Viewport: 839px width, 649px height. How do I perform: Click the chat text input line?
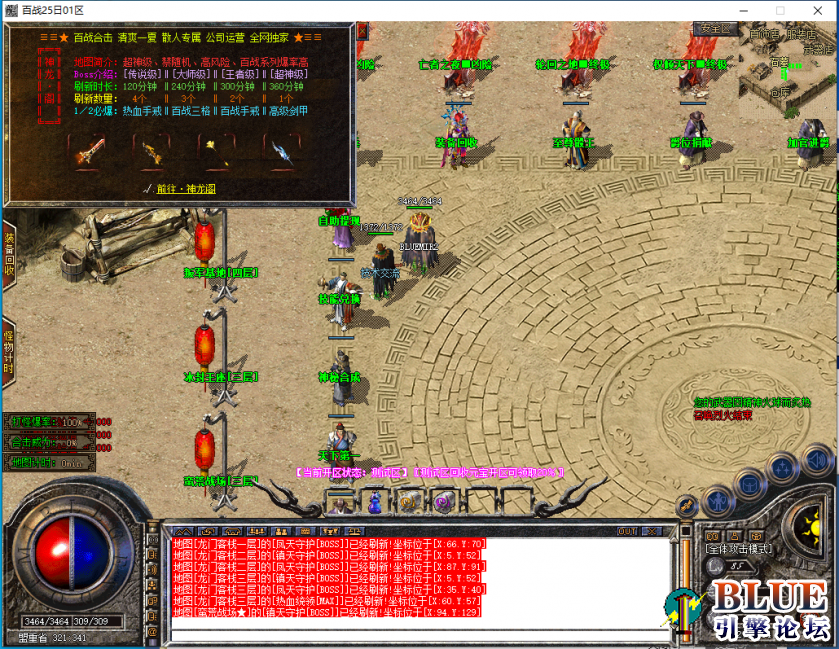pos(420,635)
